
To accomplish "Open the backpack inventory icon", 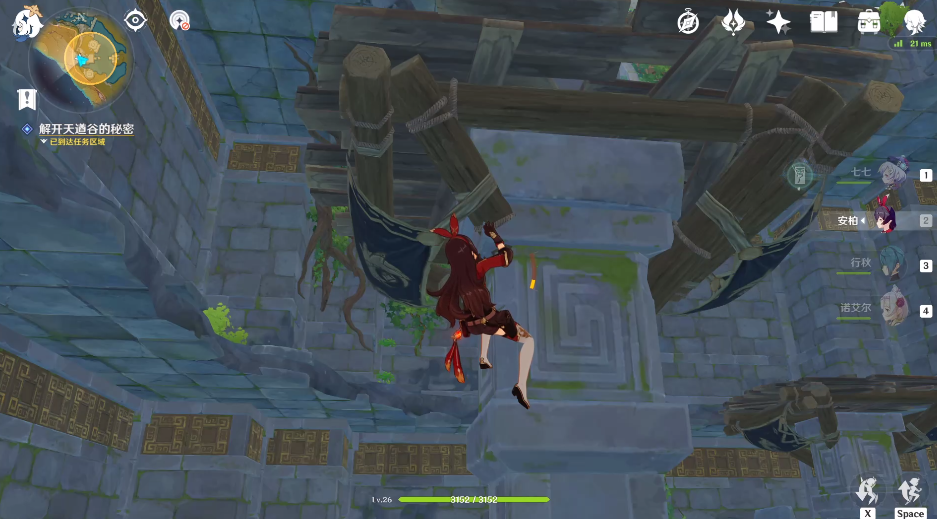I will (x=868, y=21).
